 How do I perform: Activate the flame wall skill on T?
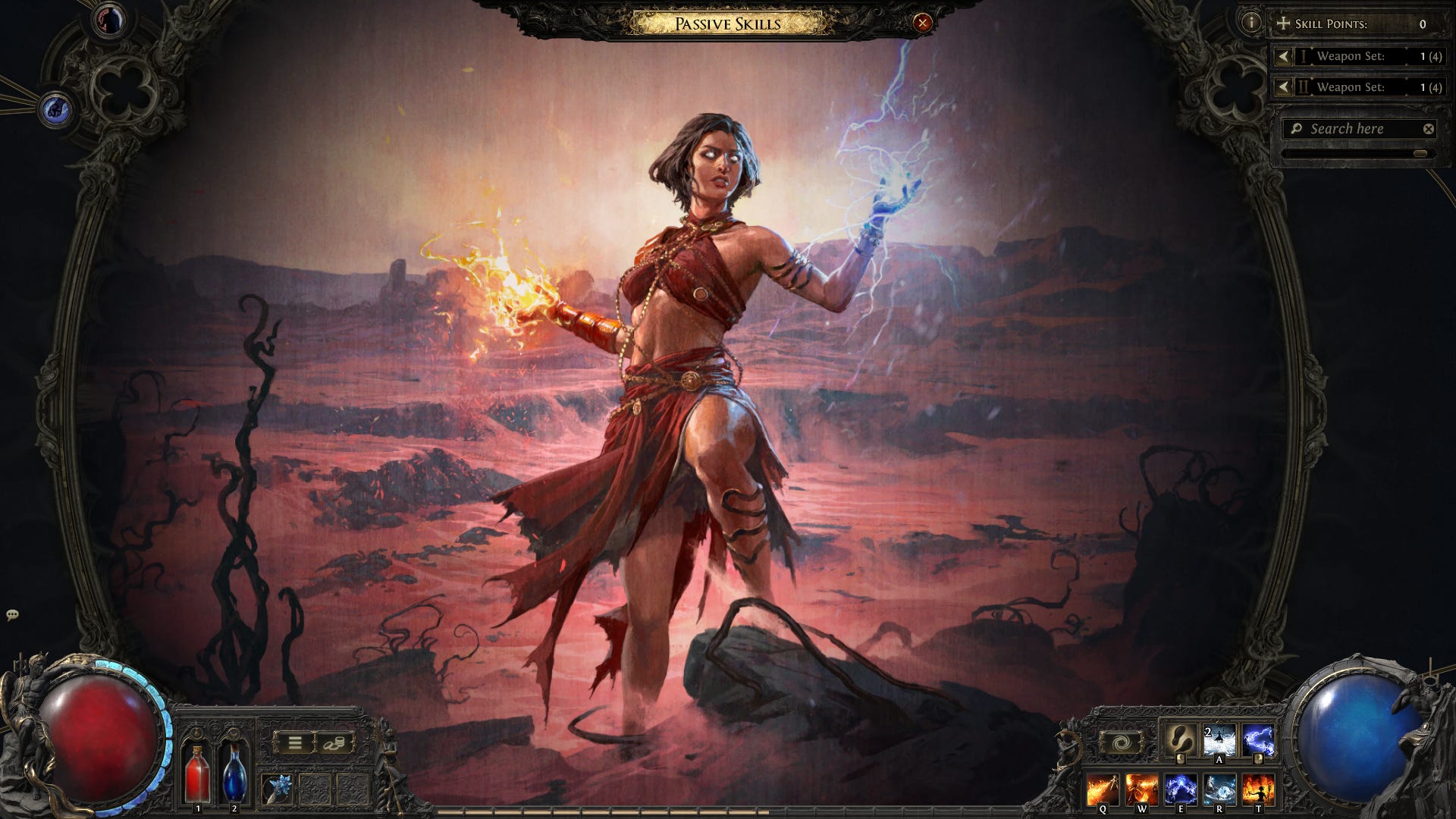pyautogui.click(x=1259, y=789)
